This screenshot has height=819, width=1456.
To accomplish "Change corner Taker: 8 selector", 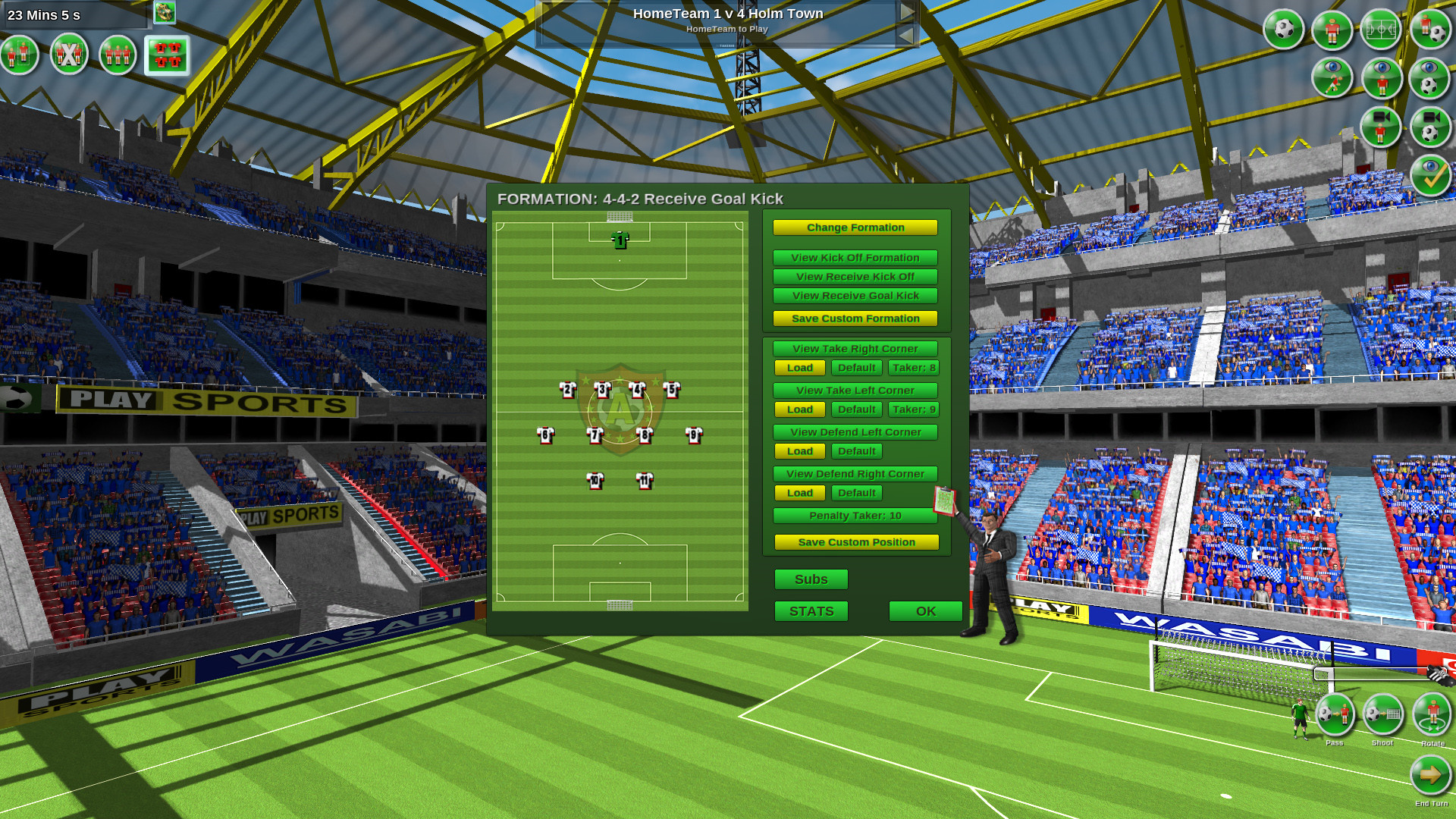I will coord(913,368).
